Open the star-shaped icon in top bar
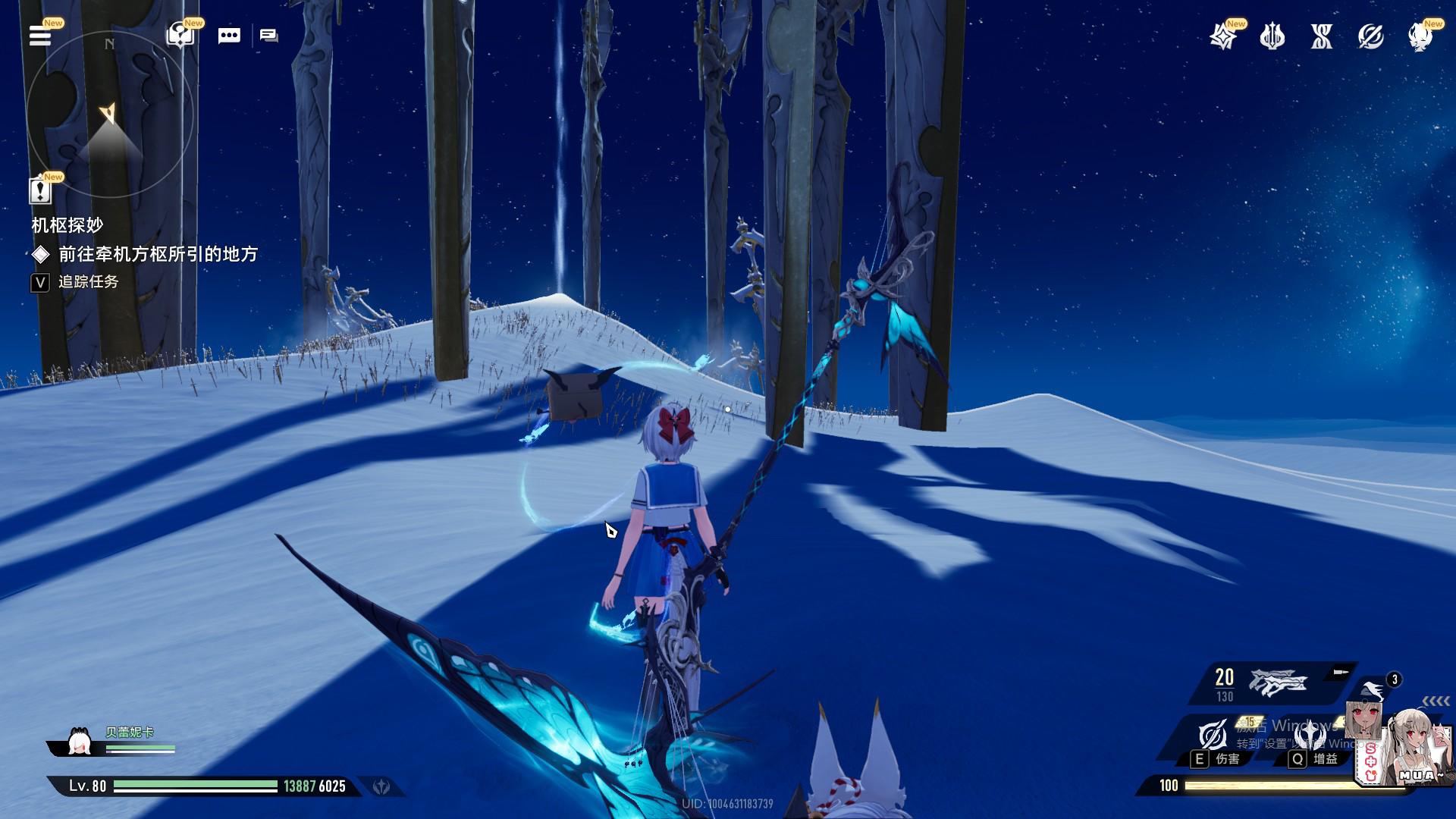Screen dimensions: 1456x819 (x=1222, y=36)
